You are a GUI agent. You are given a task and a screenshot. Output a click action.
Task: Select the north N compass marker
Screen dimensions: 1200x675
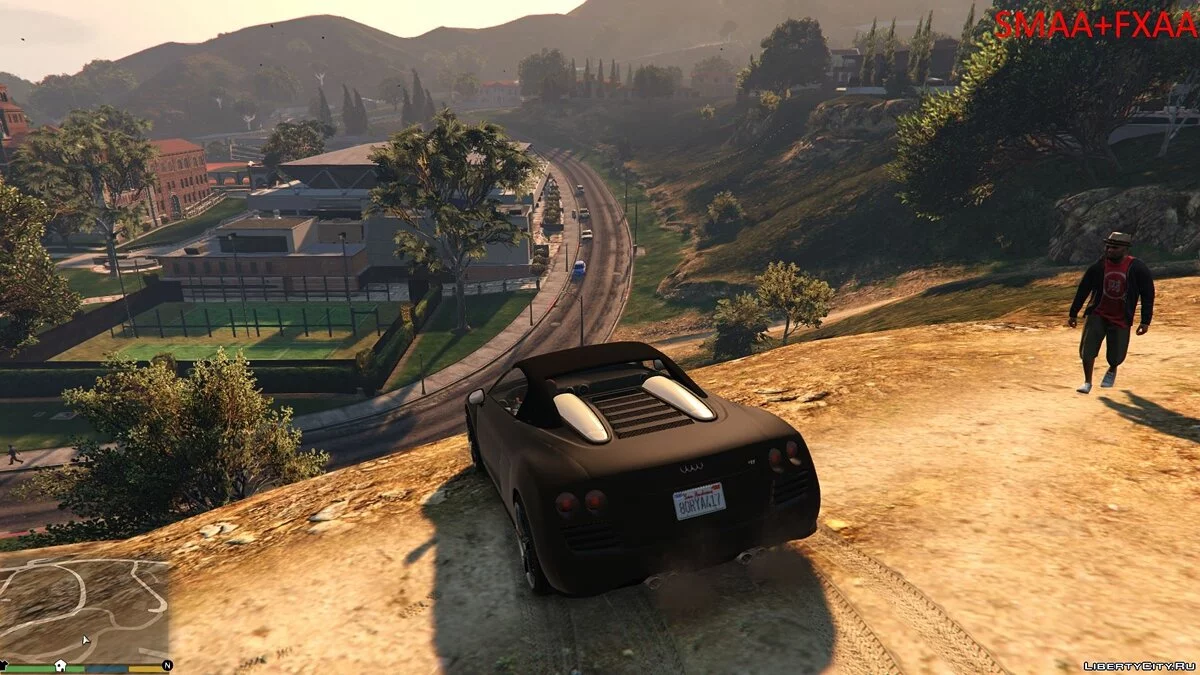pyautogui.click(x=167, y=664)
